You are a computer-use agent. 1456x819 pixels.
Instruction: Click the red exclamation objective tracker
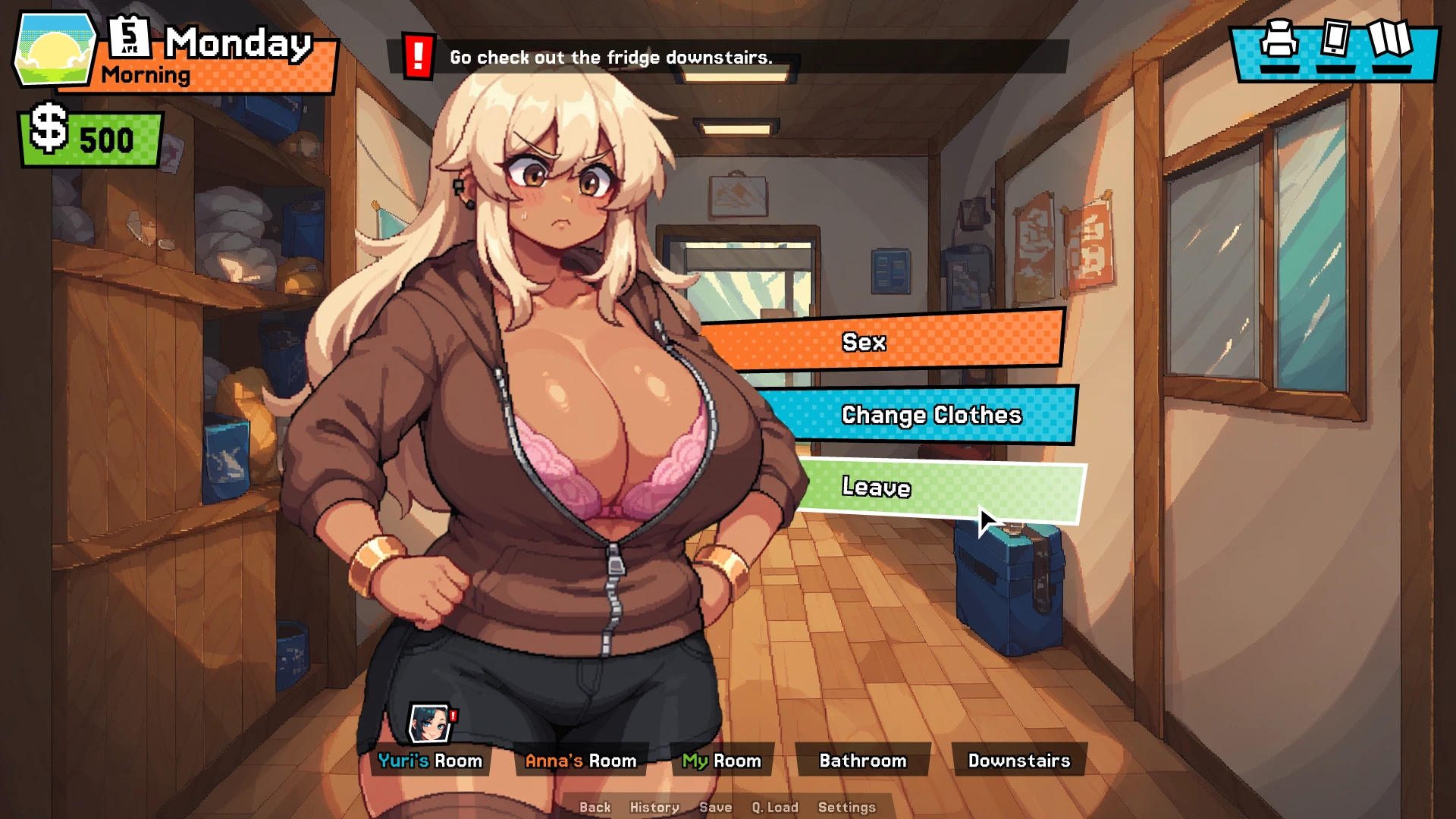tap(418, 56)
